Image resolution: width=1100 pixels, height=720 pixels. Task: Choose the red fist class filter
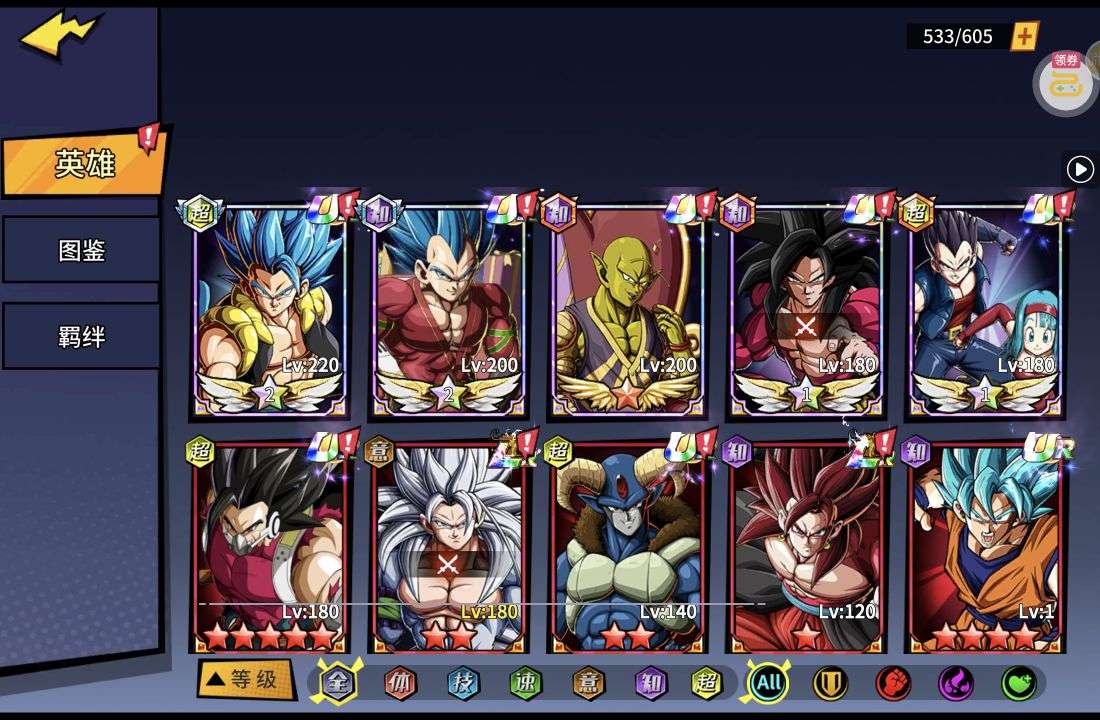click(x=893, y=683)
